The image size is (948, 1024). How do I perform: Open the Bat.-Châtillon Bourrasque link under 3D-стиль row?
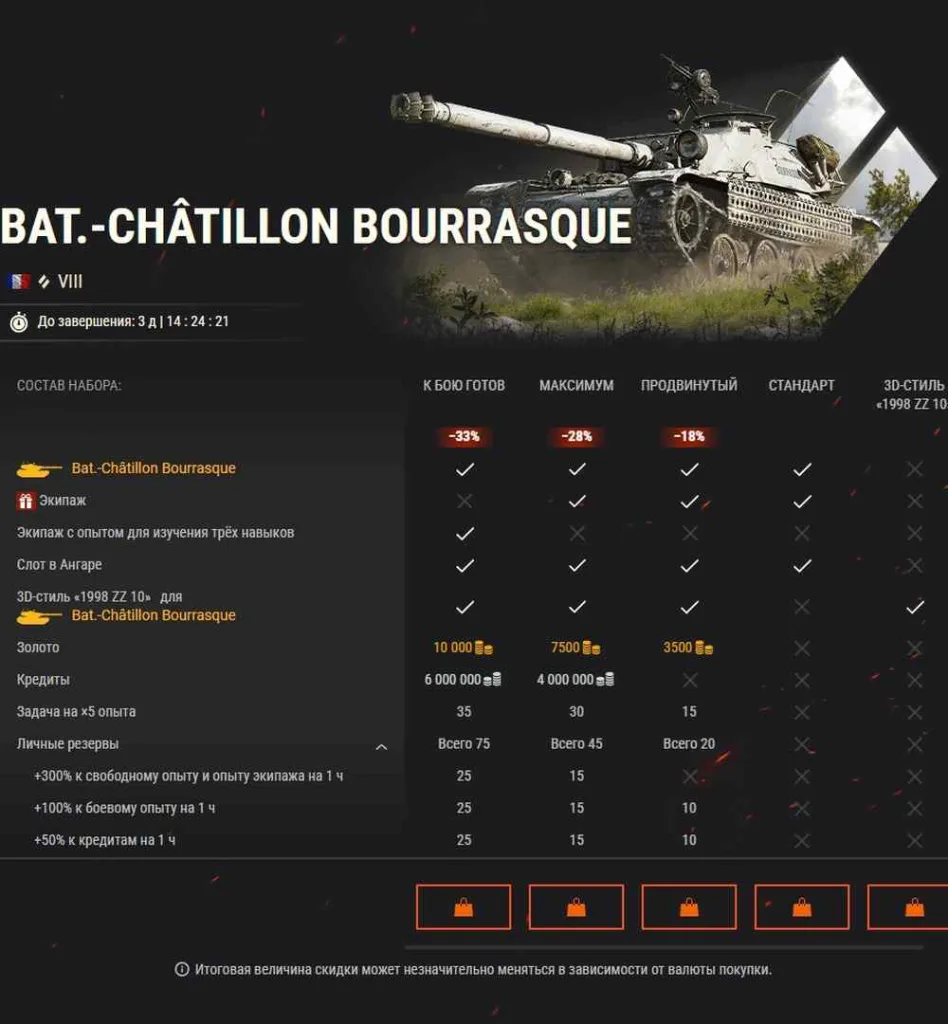click(153, 615)
